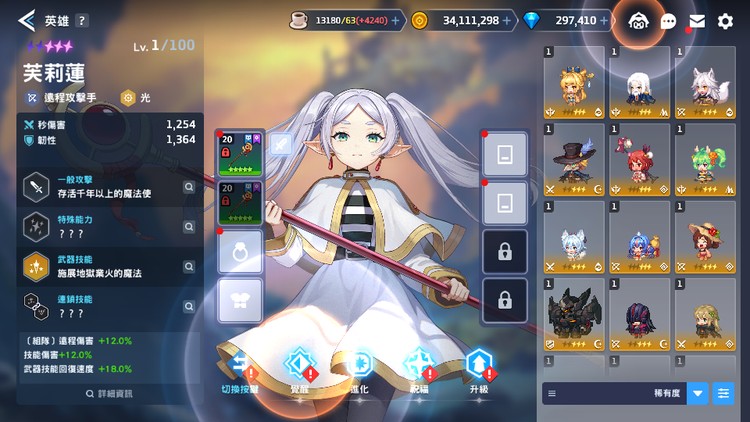Screen dimensions: 750x422
Task: Tap the 升級 level up button
Action: click(x=479, y=366)
